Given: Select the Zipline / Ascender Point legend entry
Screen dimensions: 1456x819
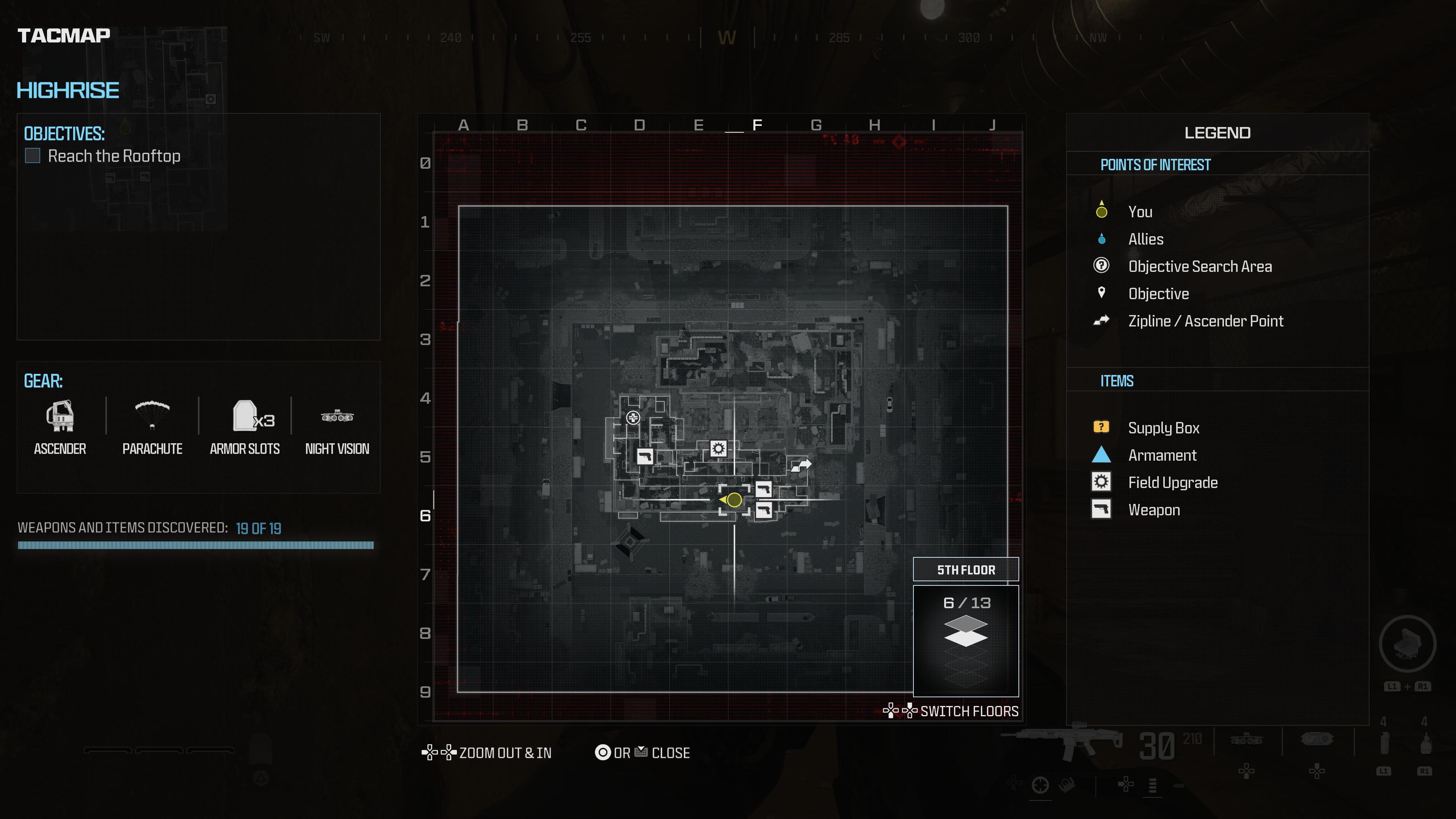Looking at the screenshot, I should tap(1205, 321).
